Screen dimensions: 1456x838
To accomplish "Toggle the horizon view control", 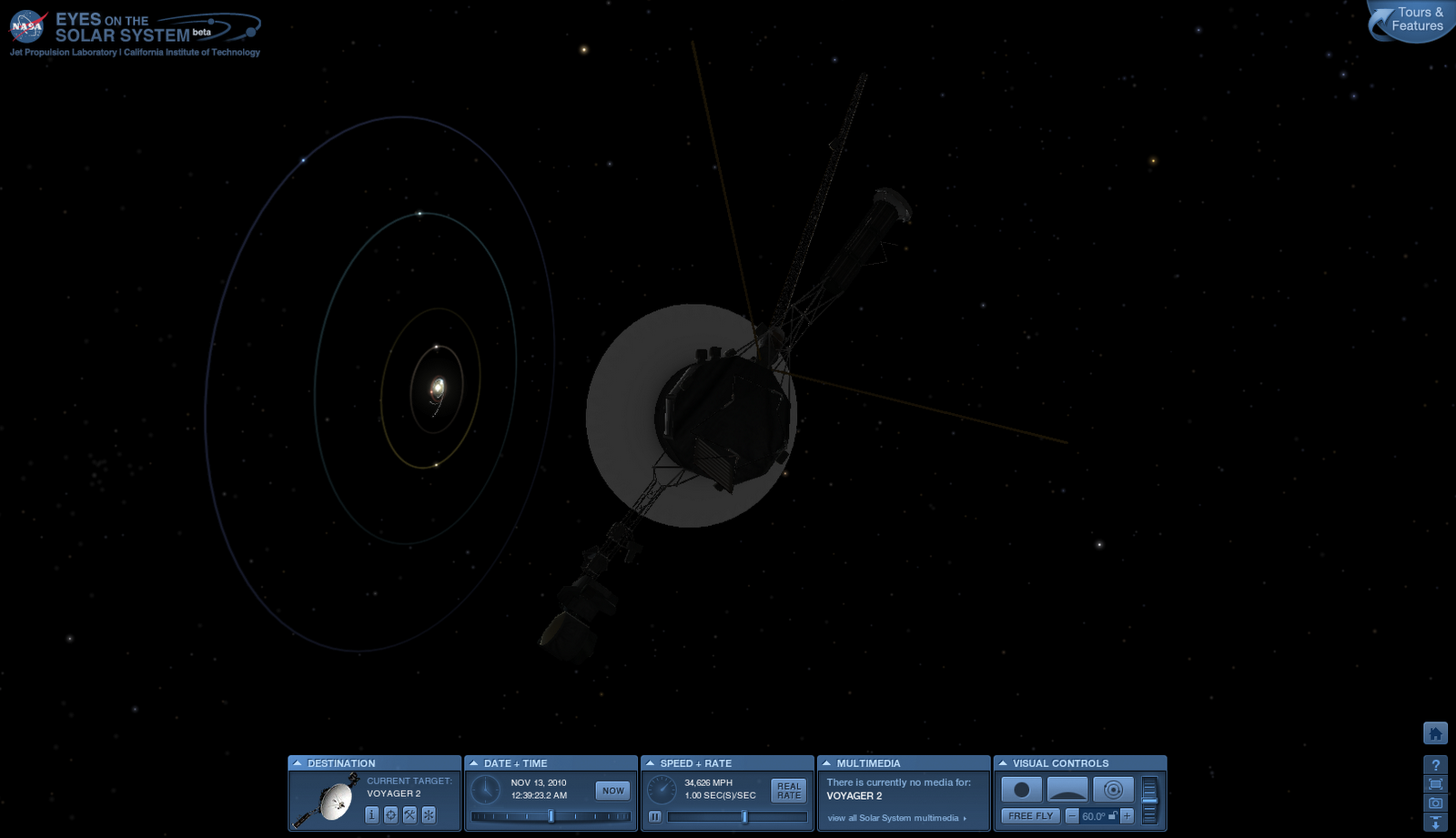I will [x=1067, y=789].
